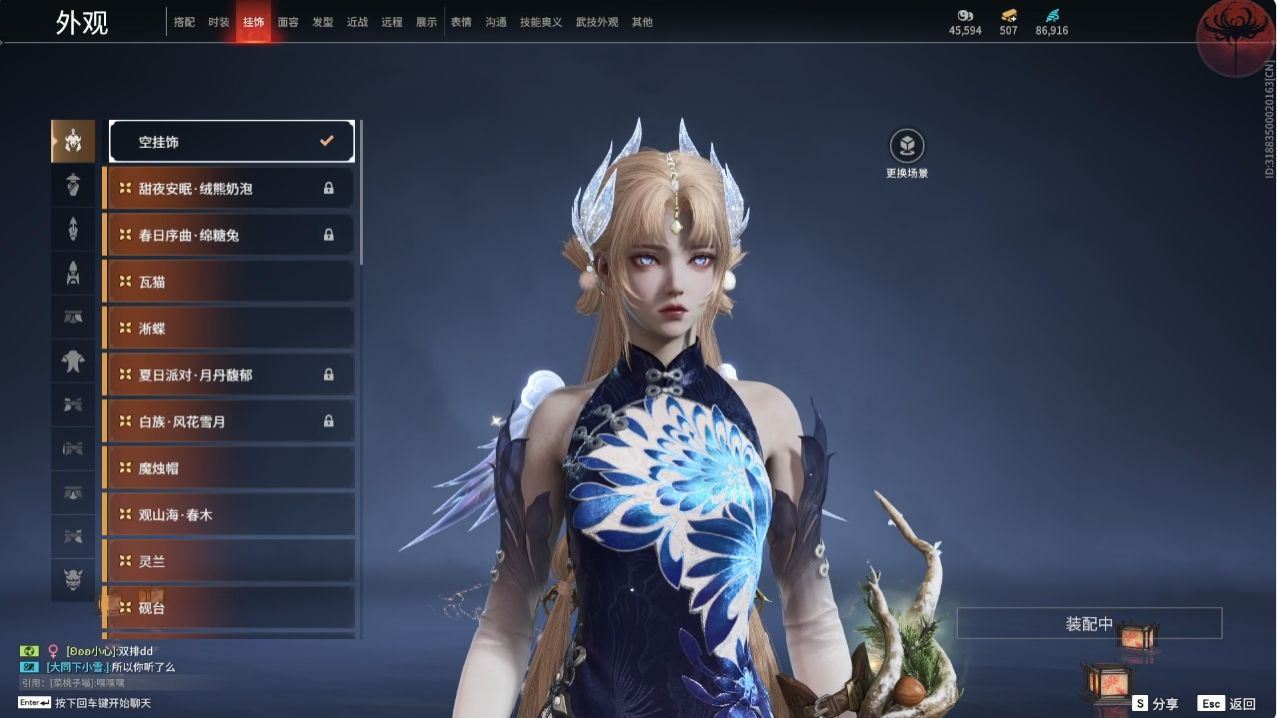Screen dimensions: 1277x718
Task: Choose the 浙蝶 accessory
Action: pyautogui.click(x=229, y=328)
